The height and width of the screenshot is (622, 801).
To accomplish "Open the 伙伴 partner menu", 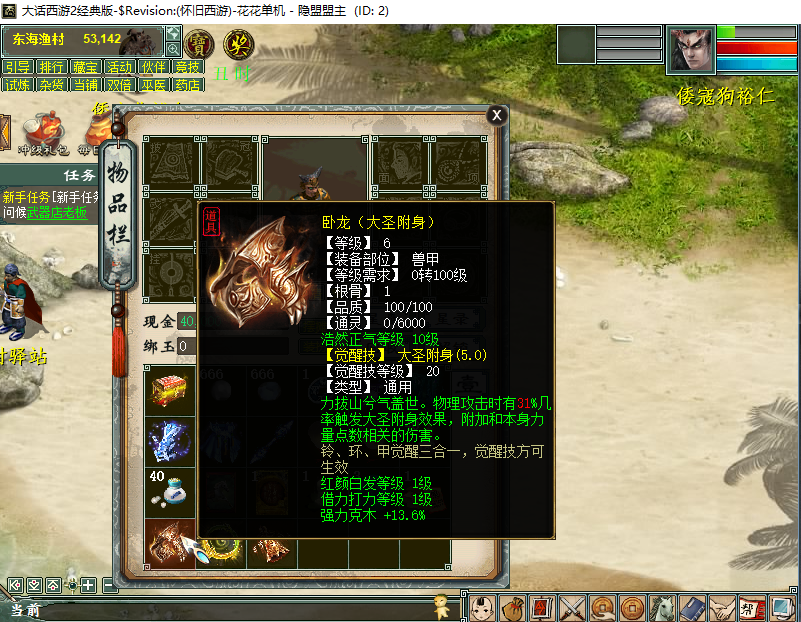I will pyautogui.click(x=153, y=67).
